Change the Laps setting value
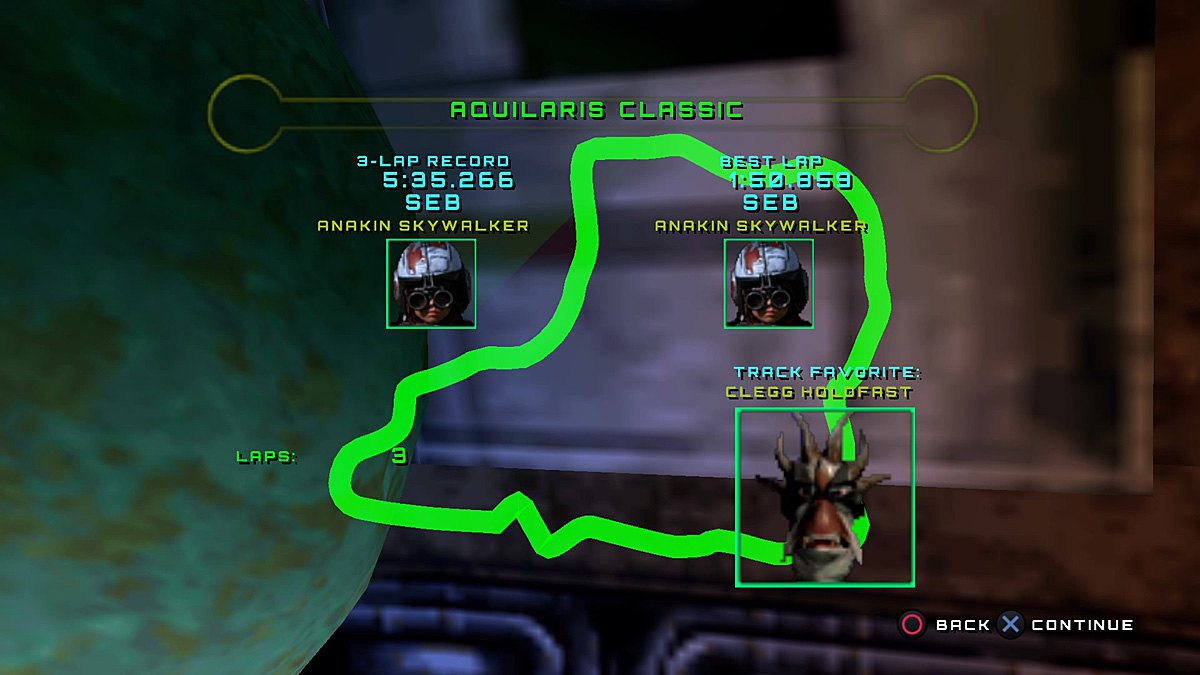The image size is (1200, 675). pyautogui.click(x=399, y=457)
